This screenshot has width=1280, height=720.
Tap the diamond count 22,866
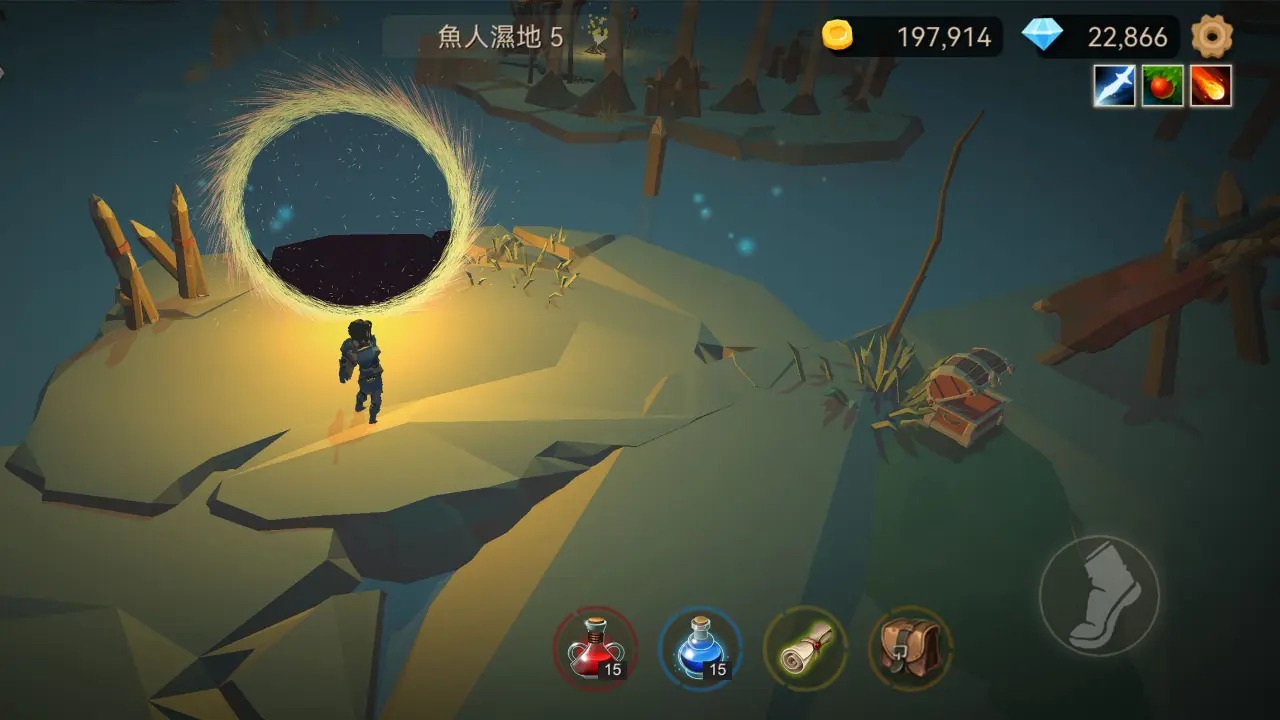1129,37
